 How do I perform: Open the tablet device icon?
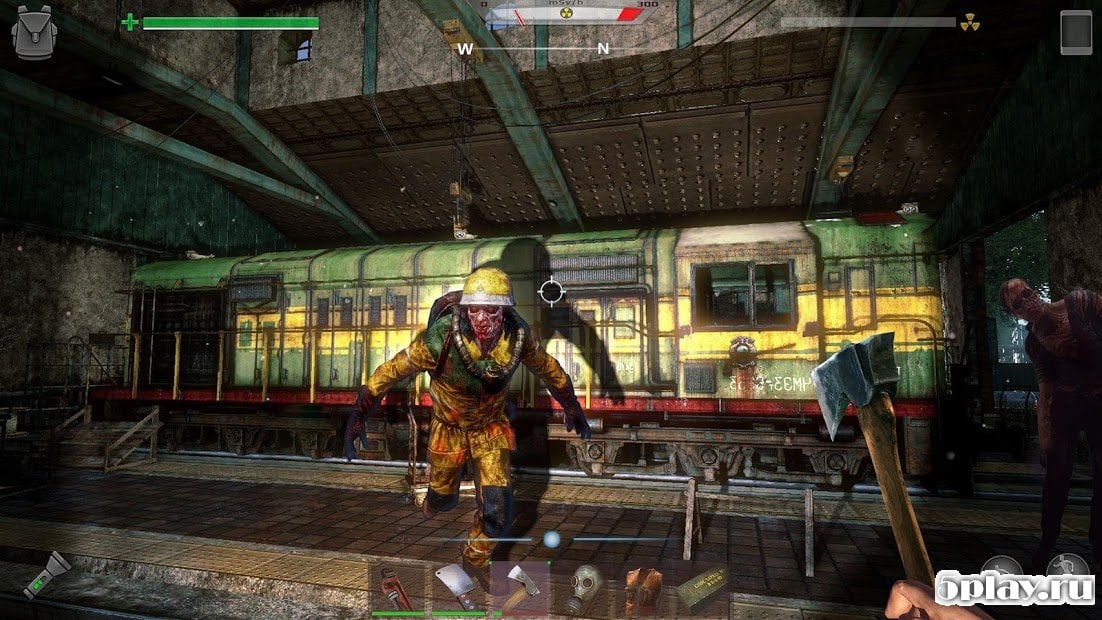point(1076,32)
